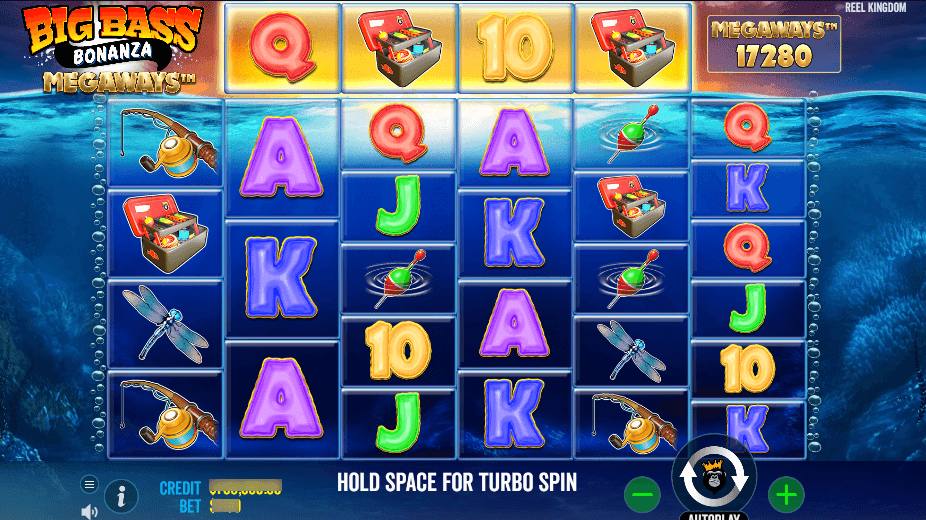Open the Autoplay options
Image resolution: width=926 pixels, height=520 pixels.
pyautogui.click(x=714, y=515)
